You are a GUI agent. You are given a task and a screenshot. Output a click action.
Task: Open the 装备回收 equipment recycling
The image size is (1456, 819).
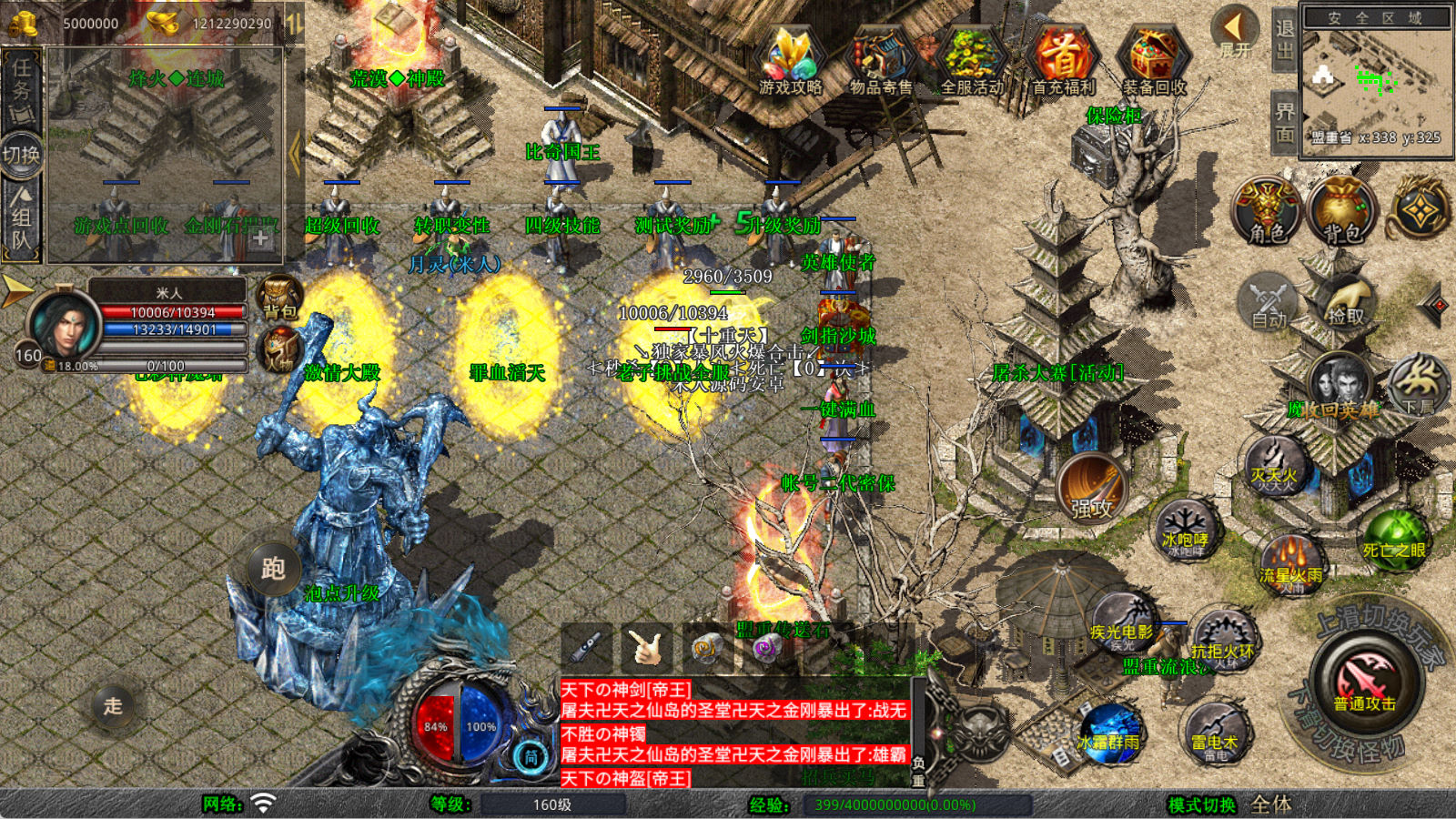coord(1154,60)
